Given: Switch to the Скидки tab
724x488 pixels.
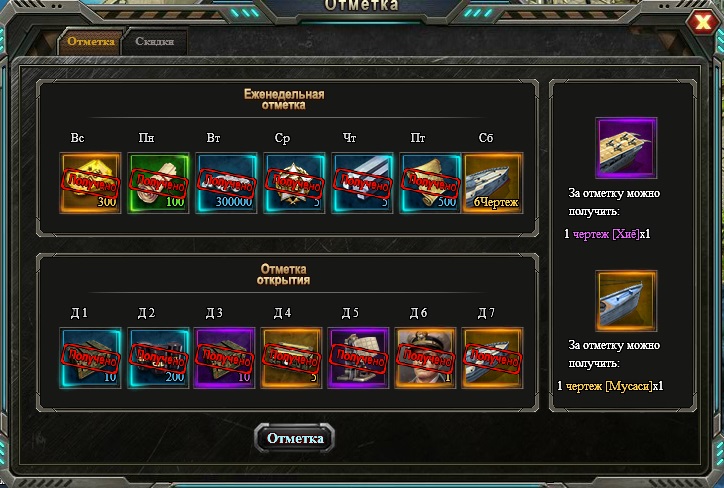Looking at the screenshot, I should [x=155, y=42].
